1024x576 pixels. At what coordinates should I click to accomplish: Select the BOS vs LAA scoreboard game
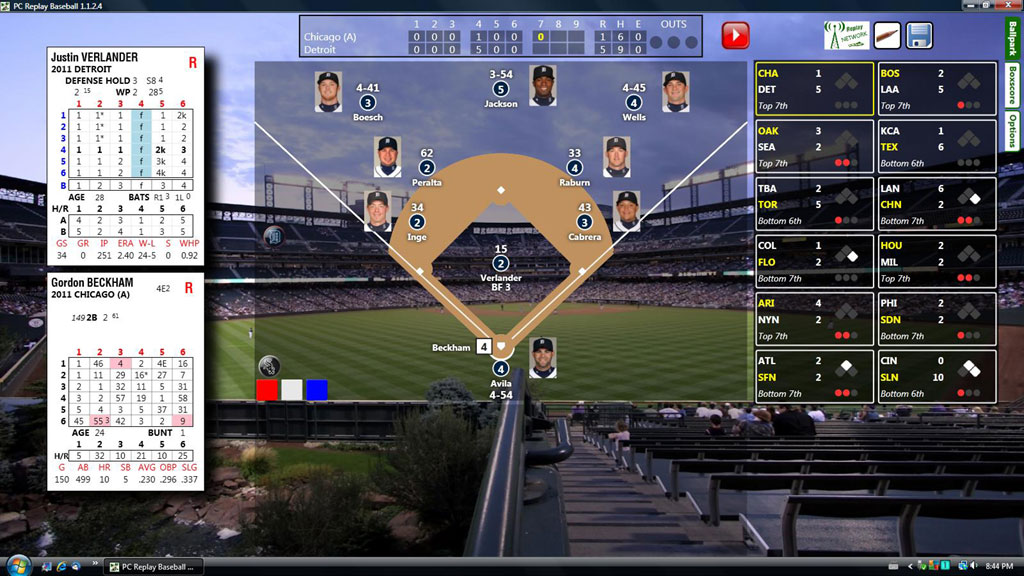(x=936, y=89)
